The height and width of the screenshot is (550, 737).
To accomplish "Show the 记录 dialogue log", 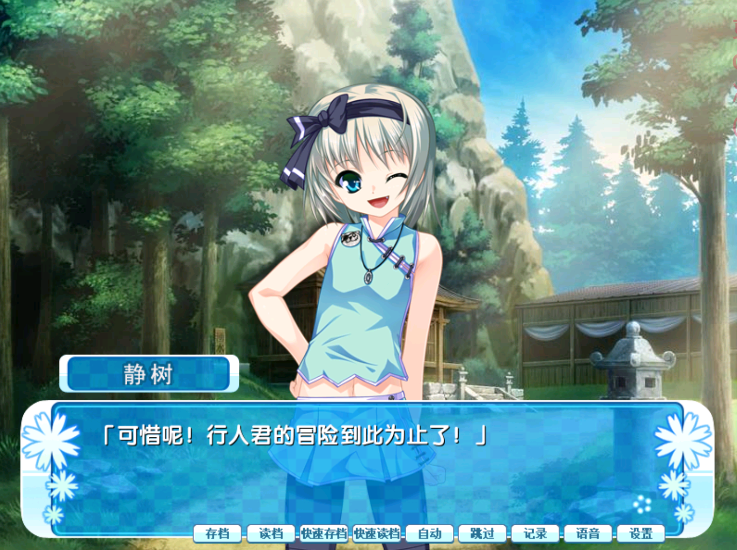I will (535, 533).
